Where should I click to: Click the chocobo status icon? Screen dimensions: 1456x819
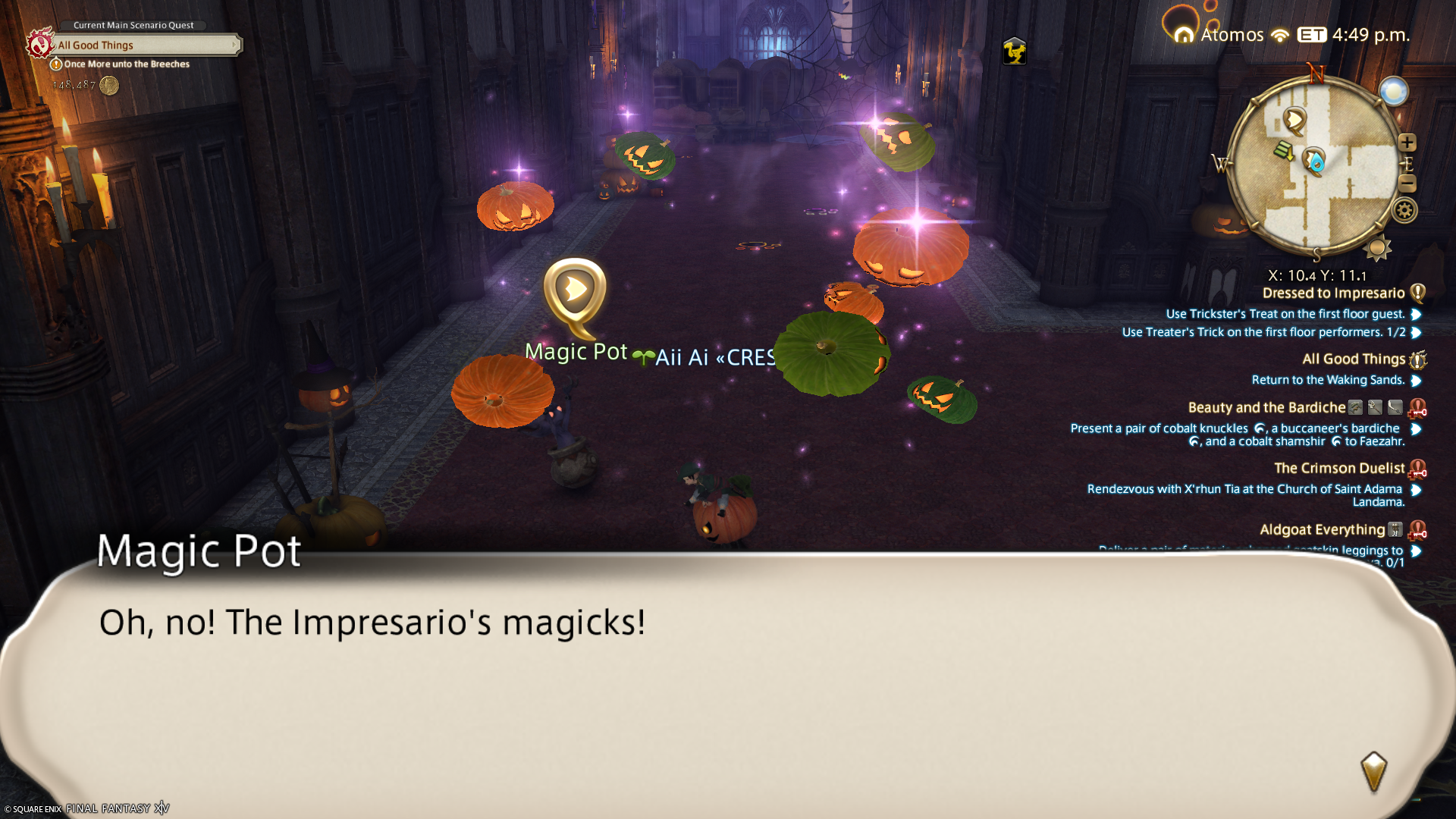tap(1014, 52)
